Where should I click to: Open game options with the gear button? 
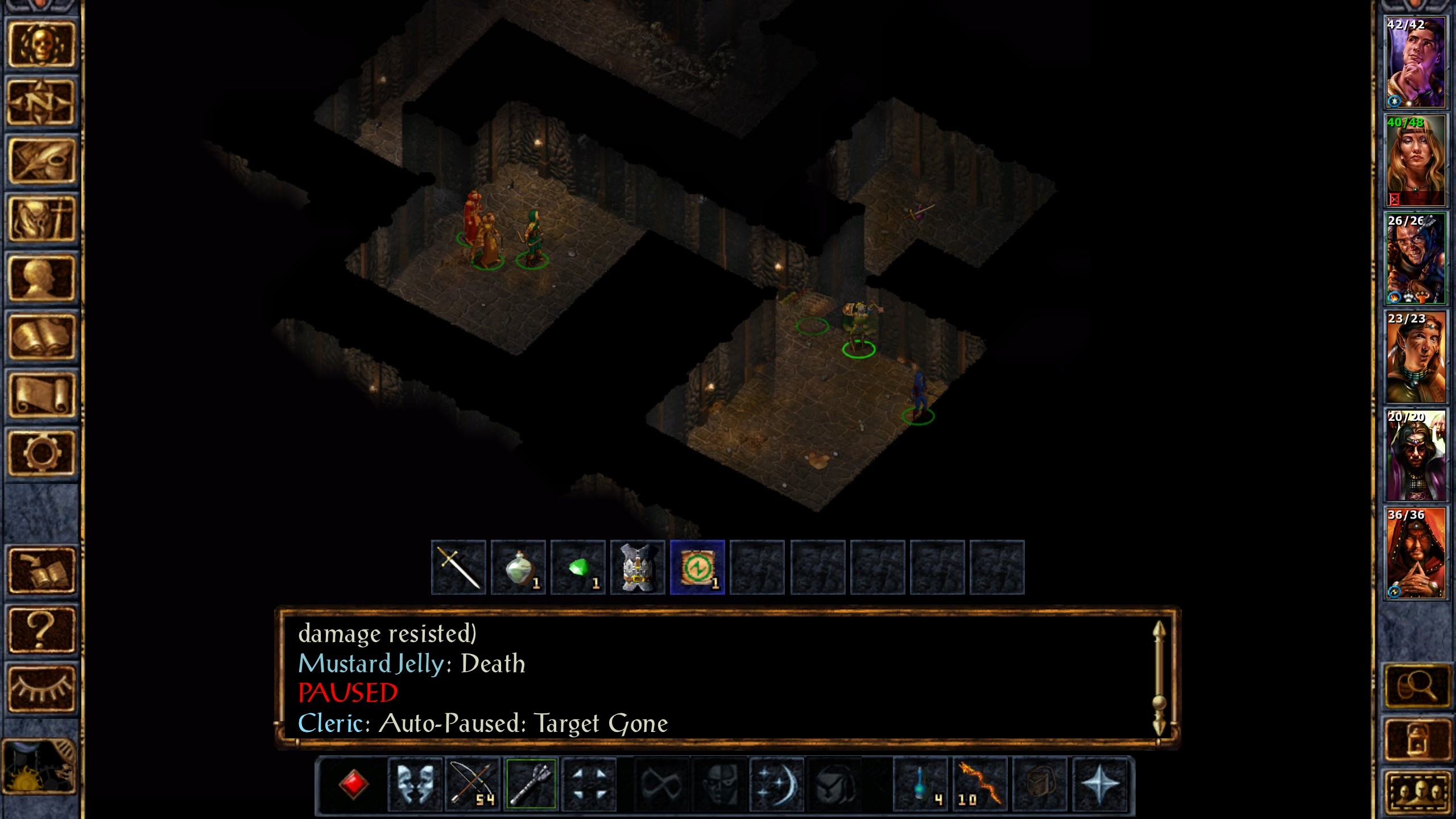click(41, 453)
